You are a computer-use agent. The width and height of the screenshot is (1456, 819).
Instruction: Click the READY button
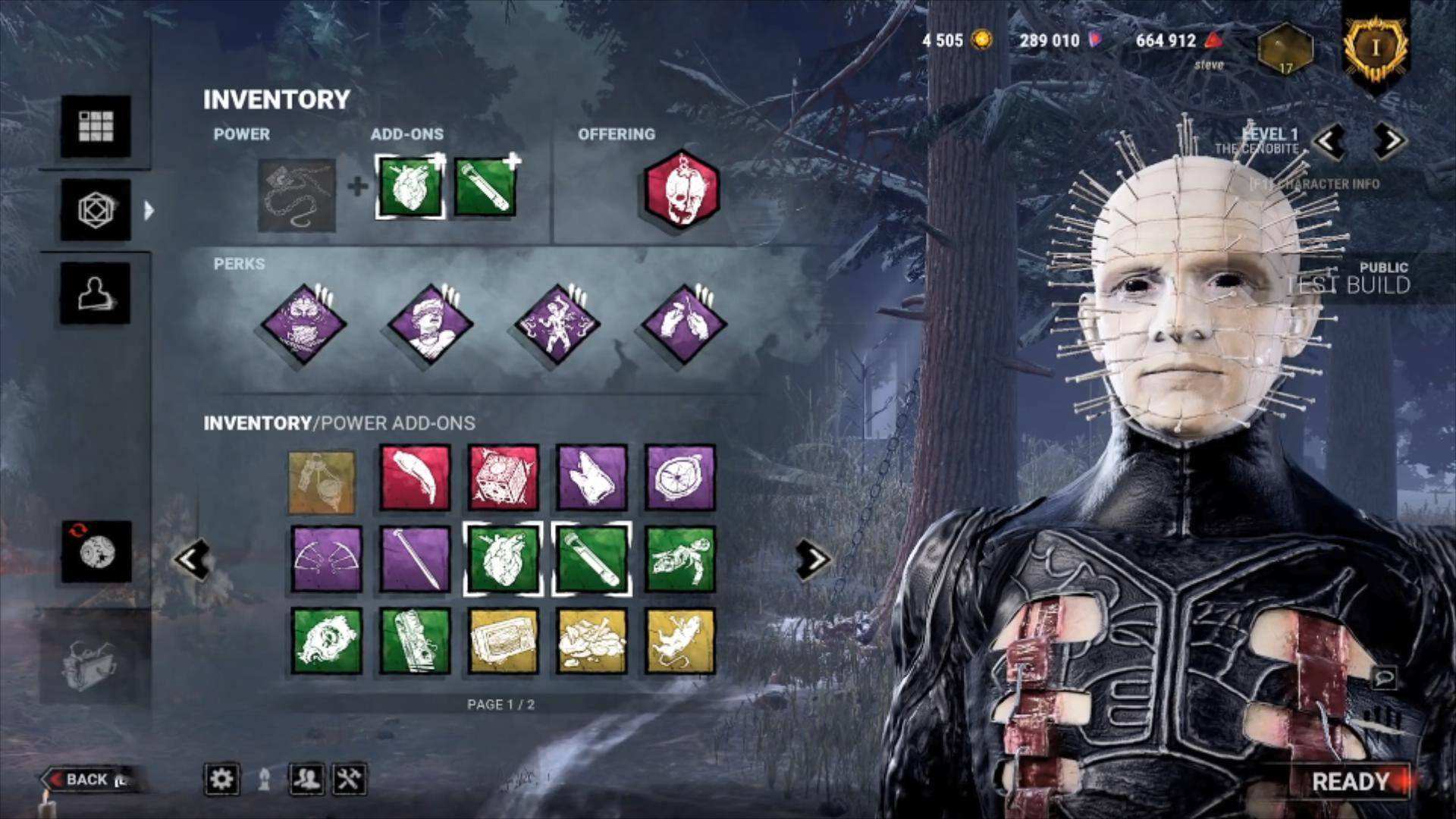pyautogui.click(x=1350, y=781)
